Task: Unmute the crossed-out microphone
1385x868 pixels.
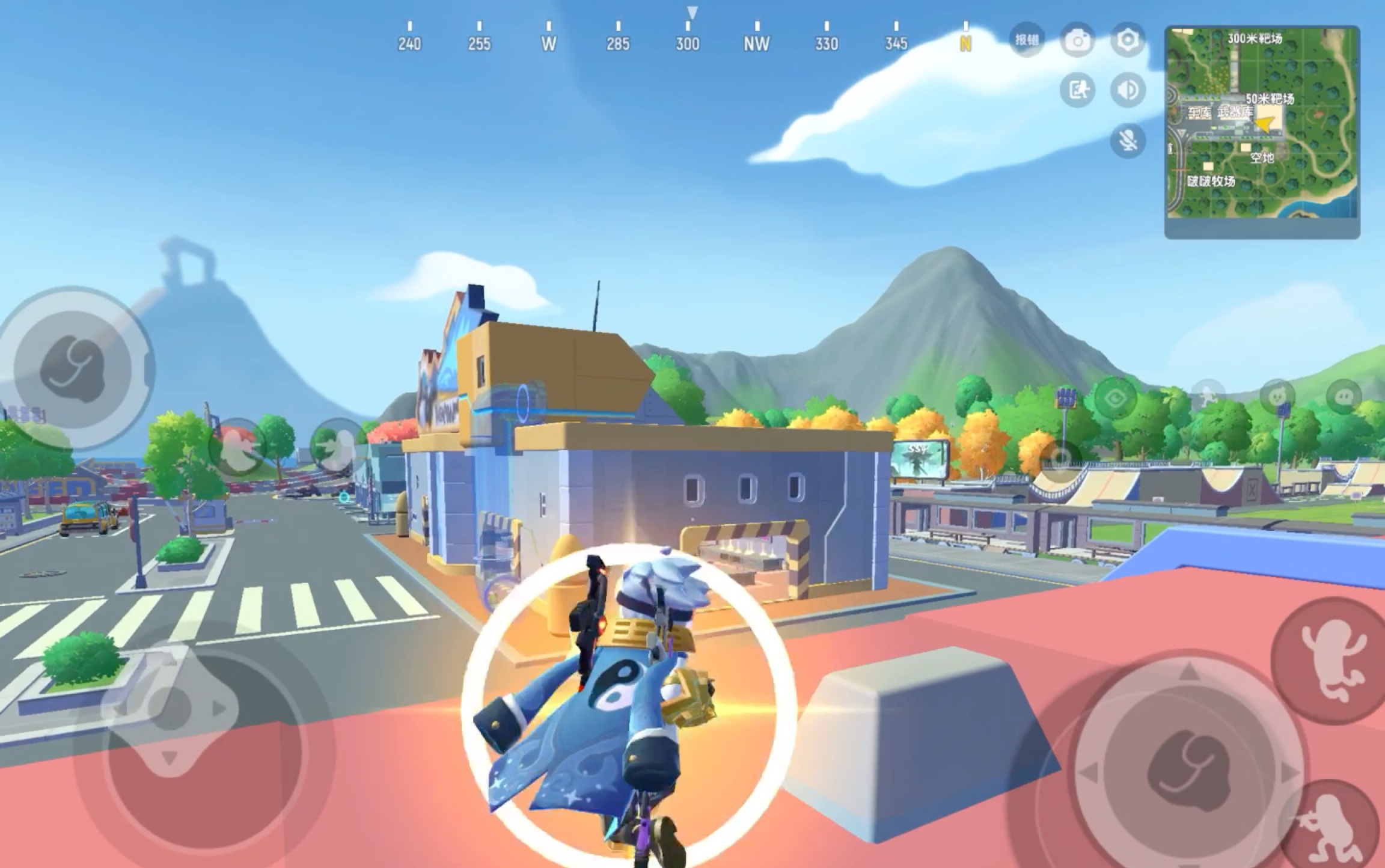Action: [x=1128, y=141]
